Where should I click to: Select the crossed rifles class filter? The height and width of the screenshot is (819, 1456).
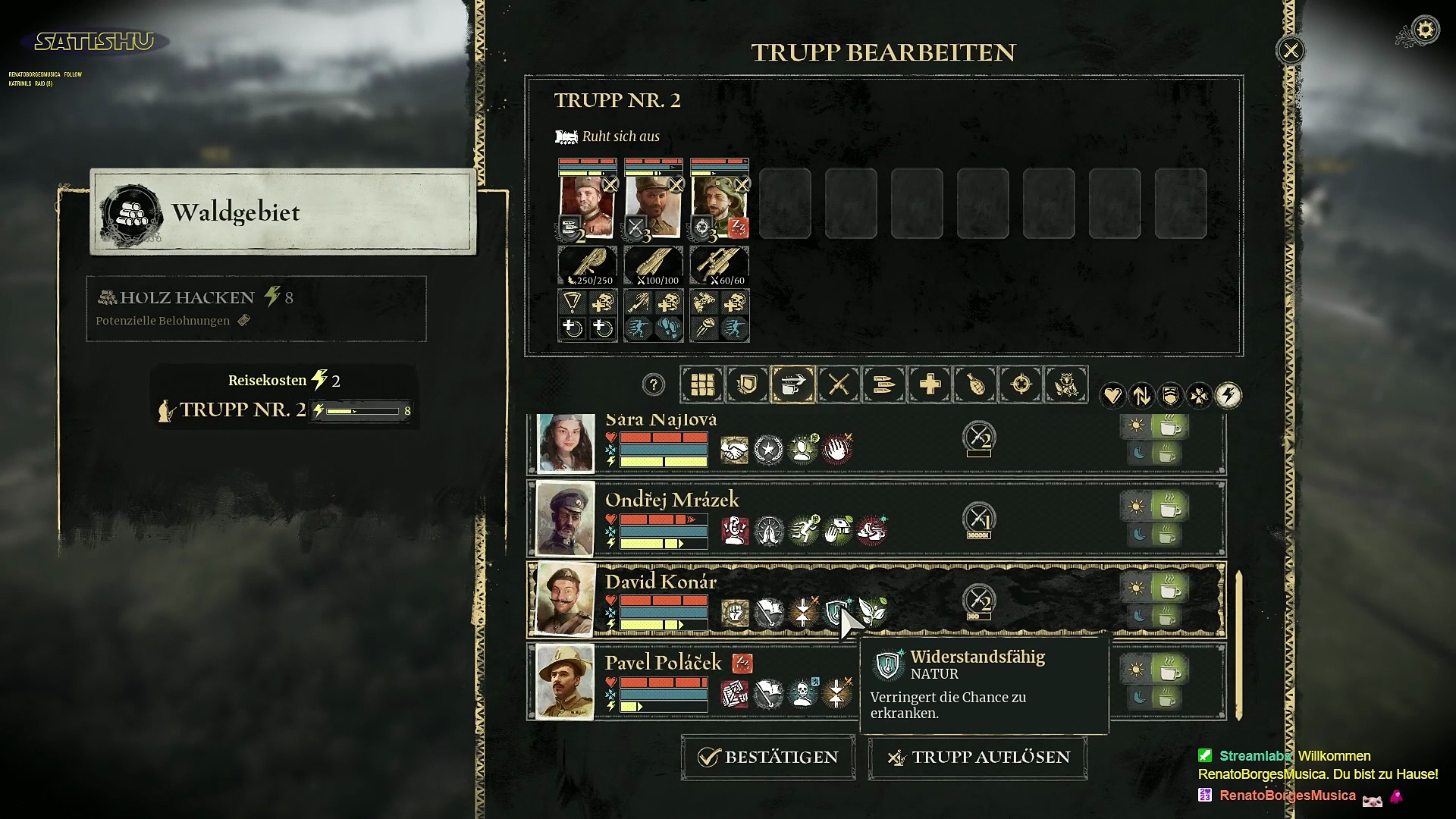839,384
